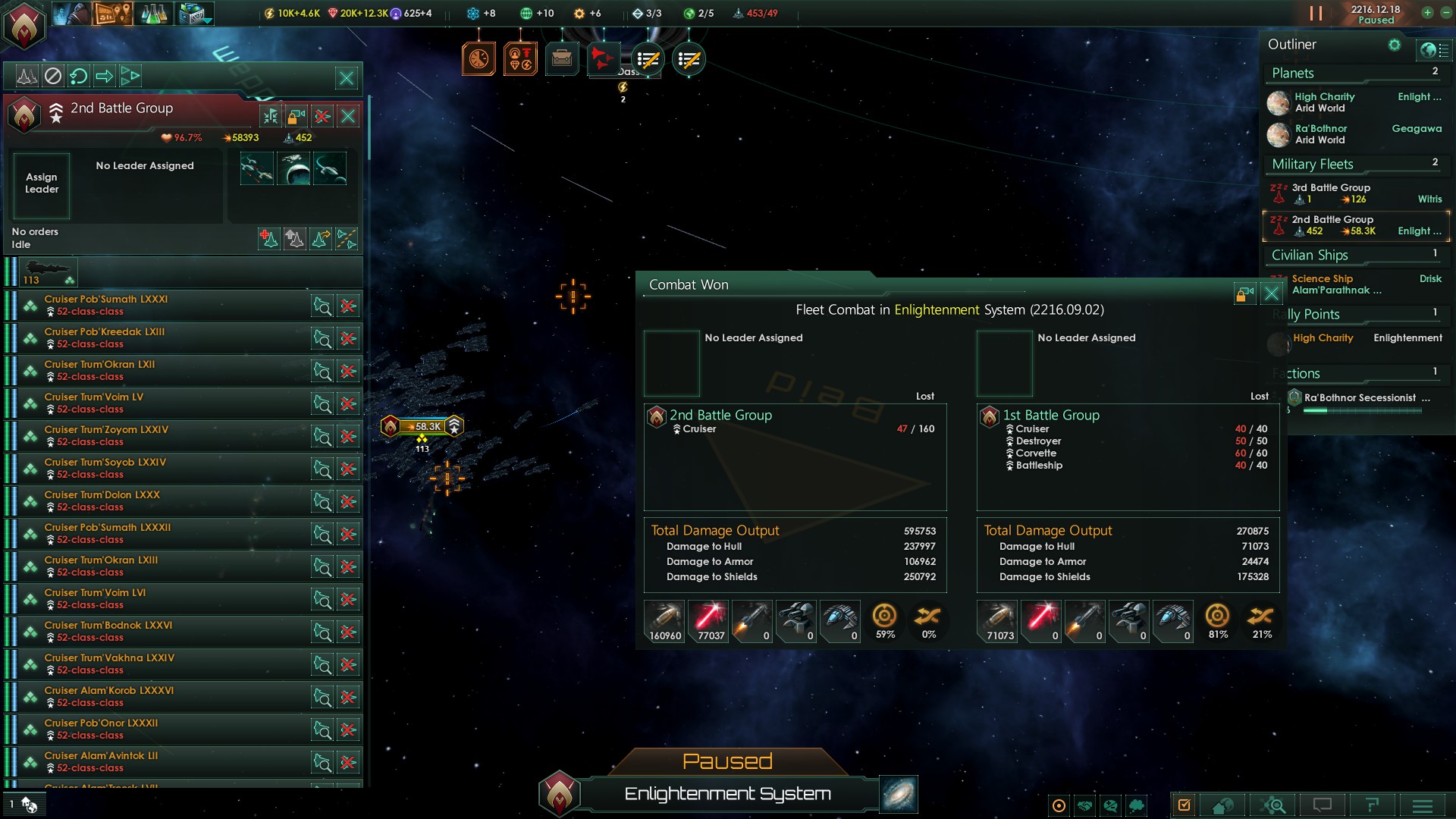The image size is (1456, 819).
Task: Click the Assign Leader button
Action: [x=42, y=184]
